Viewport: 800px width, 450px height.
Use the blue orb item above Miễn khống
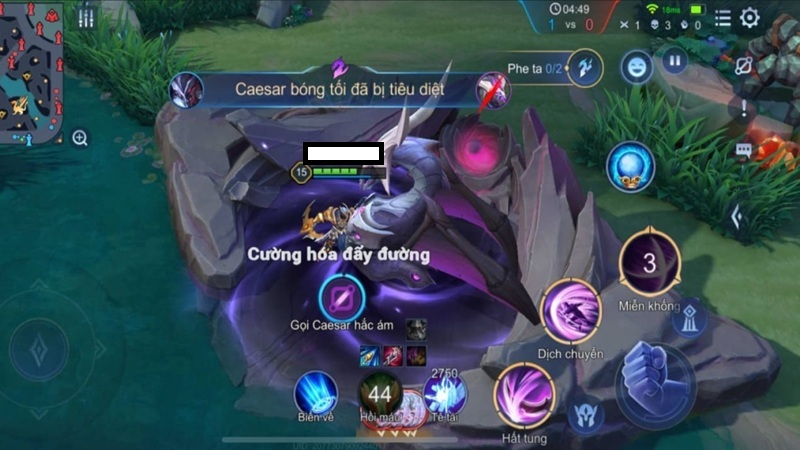[631, 165]
